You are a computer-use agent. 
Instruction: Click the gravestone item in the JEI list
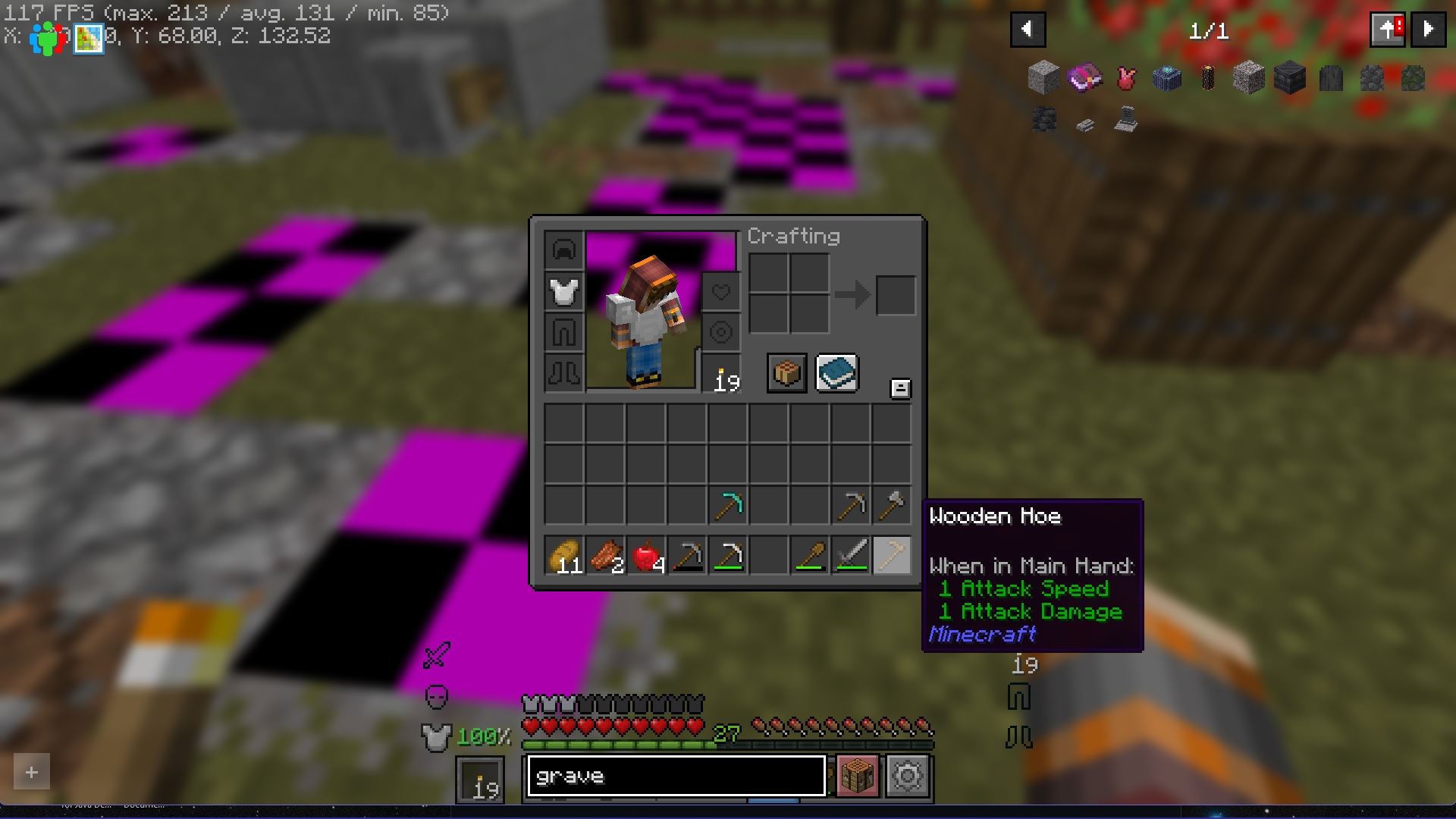point(1125,121)
